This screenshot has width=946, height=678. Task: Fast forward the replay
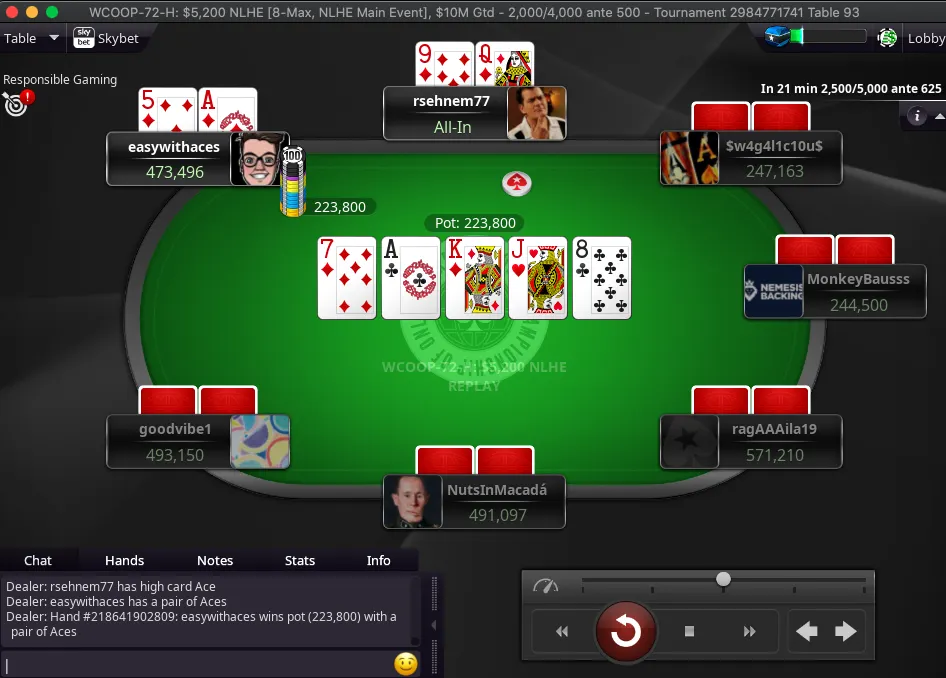click(749, 631)
